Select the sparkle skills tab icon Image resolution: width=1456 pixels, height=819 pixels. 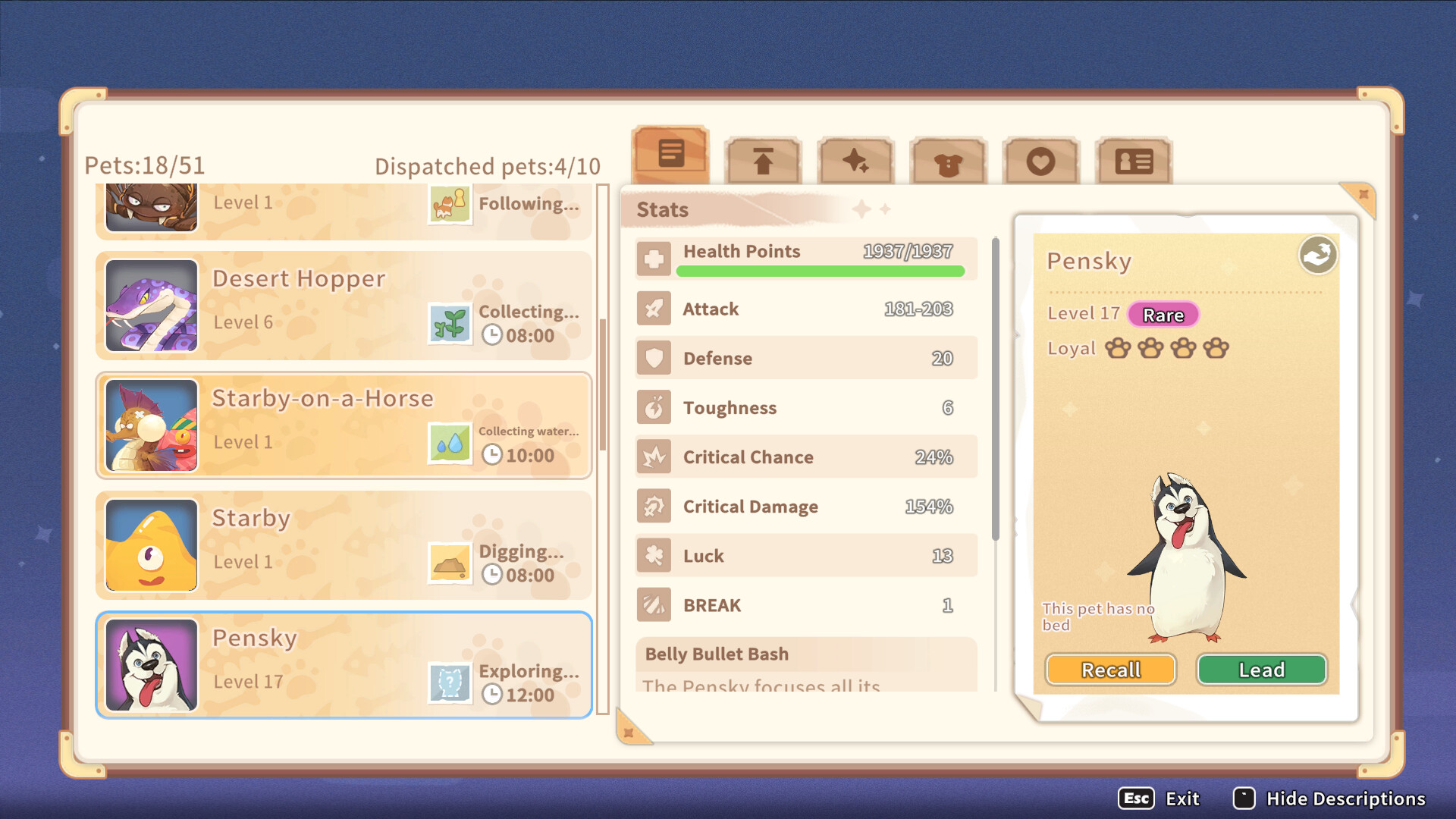click(x=855, y=159)
